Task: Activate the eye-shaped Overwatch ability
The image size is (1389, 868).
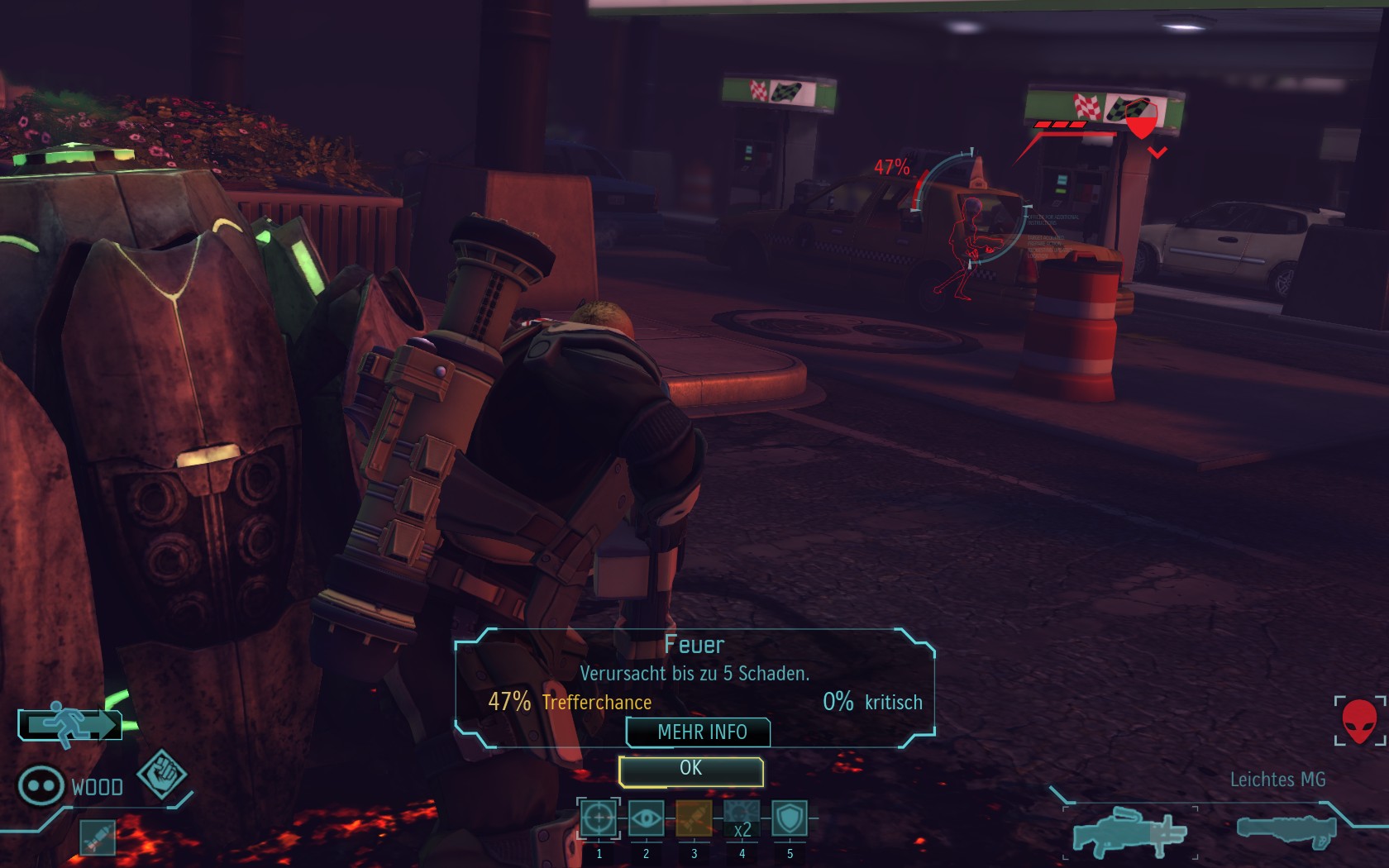Action: (646, 819)
